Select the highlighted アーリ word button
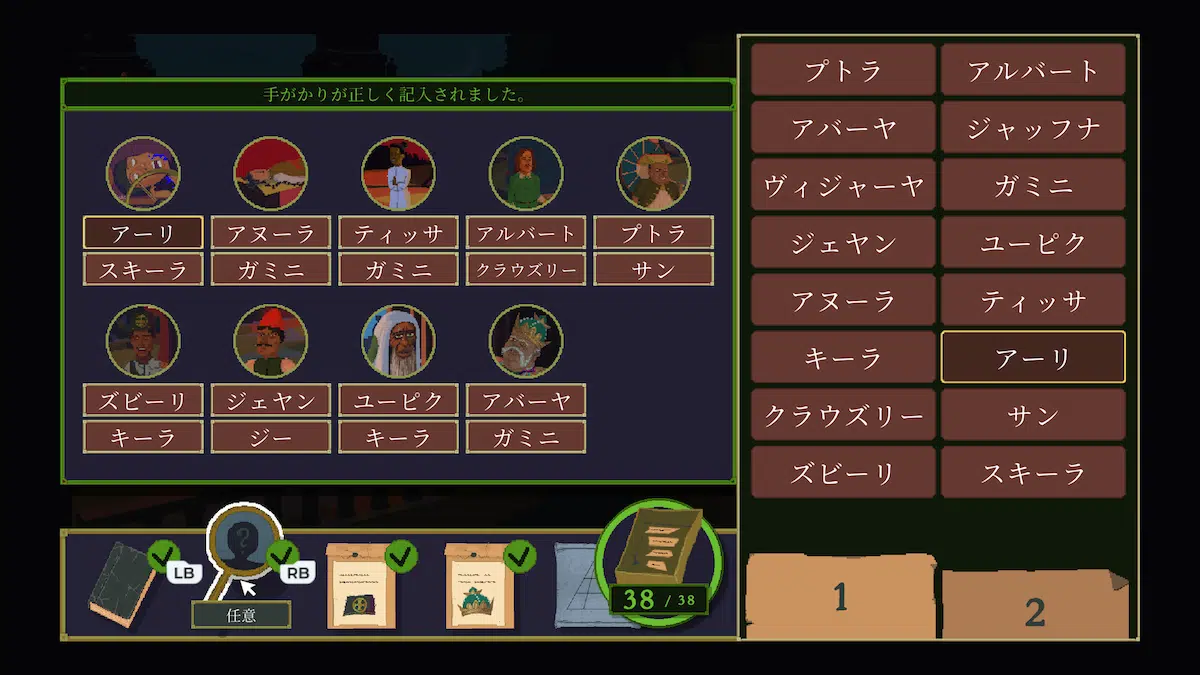1200x675 pixels. coord(1033,358)
